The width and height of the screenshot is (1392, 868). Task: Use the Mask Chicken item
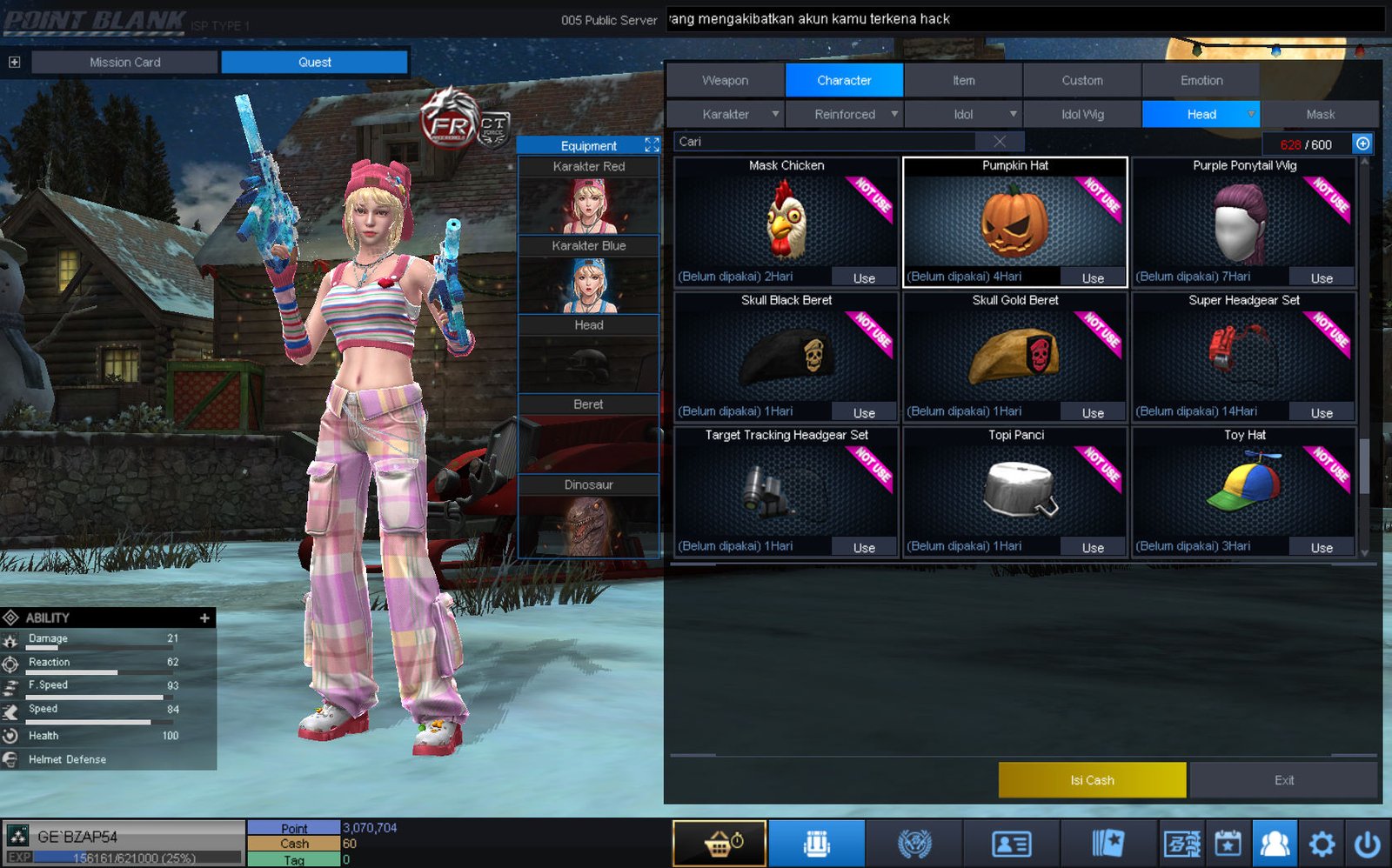[x=863, y=277]
